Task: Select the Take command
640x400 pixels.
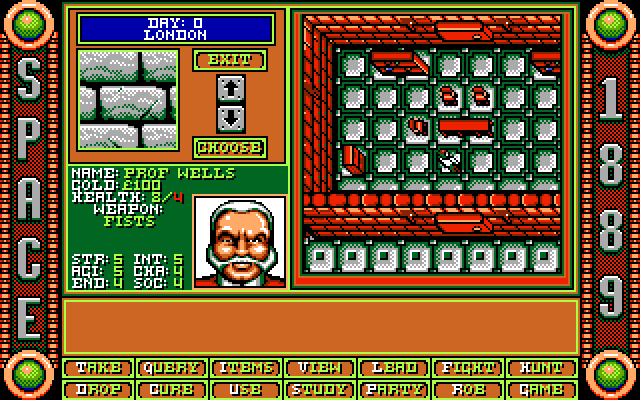Action: tap(98, 368)
